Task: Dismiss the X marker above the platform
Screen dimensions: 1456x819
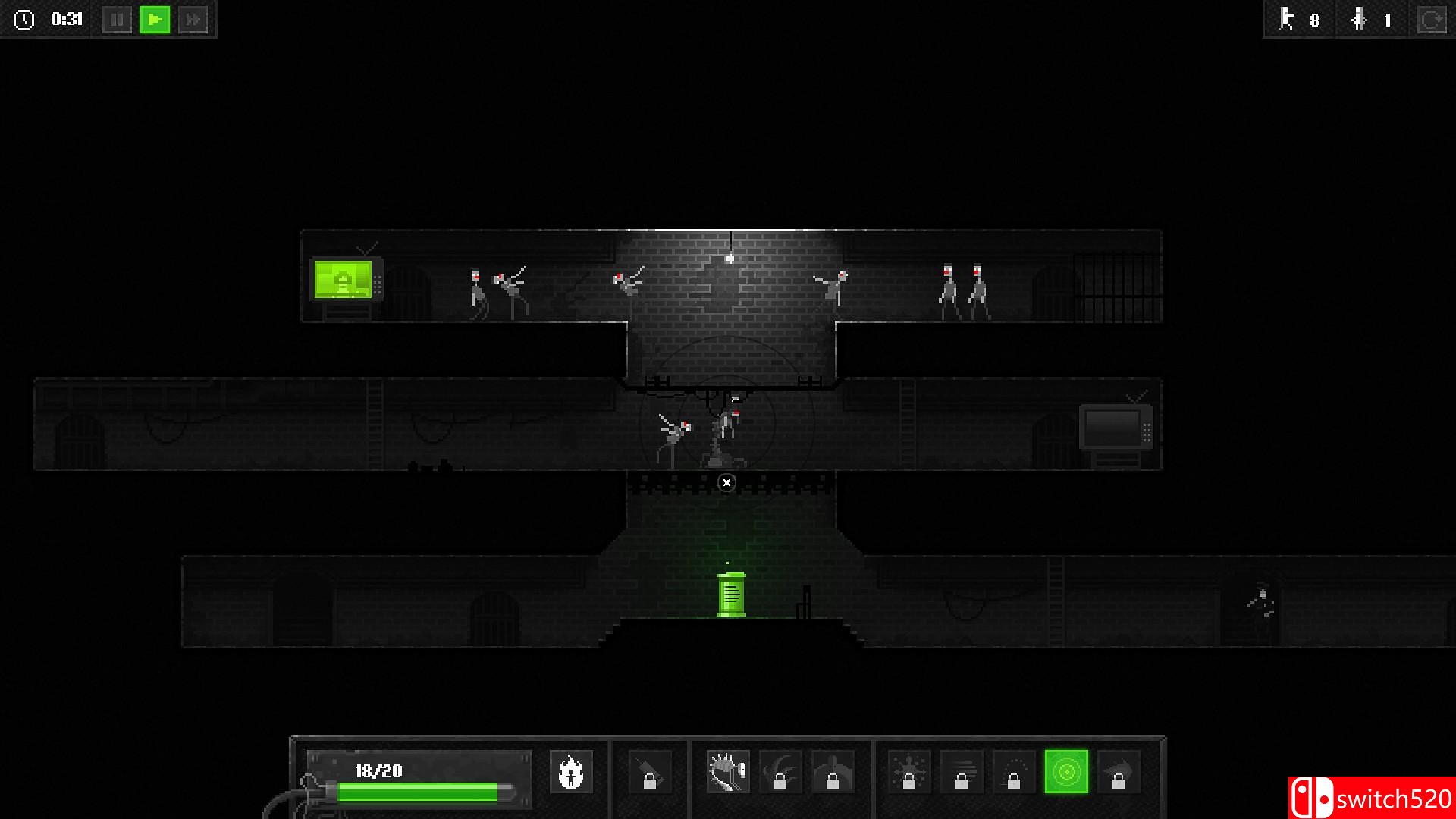Action: (726, 482)
